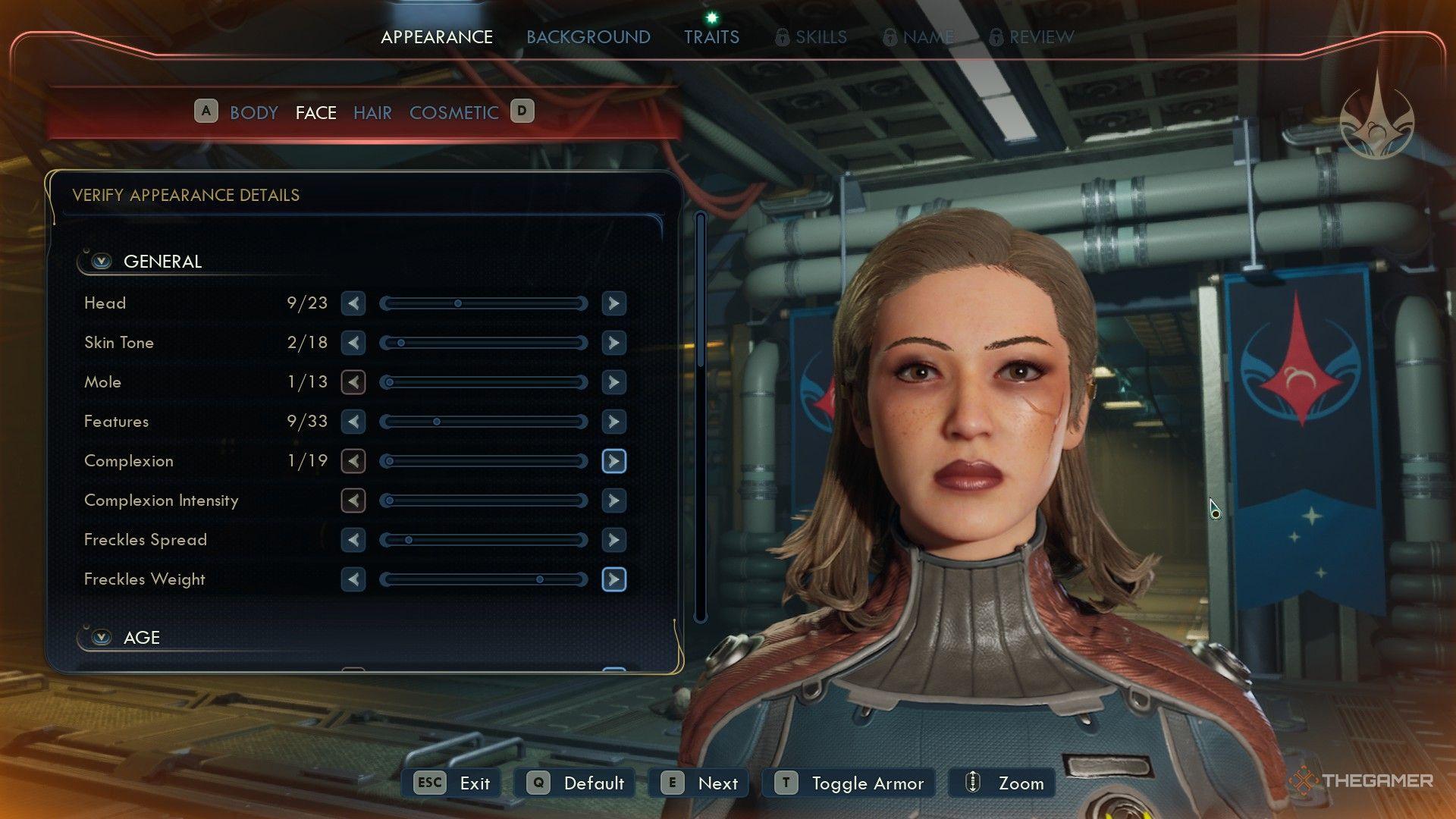Advance Head to the next option
The width and height of the screenshot is (1456, 819).
pos(613,303)
